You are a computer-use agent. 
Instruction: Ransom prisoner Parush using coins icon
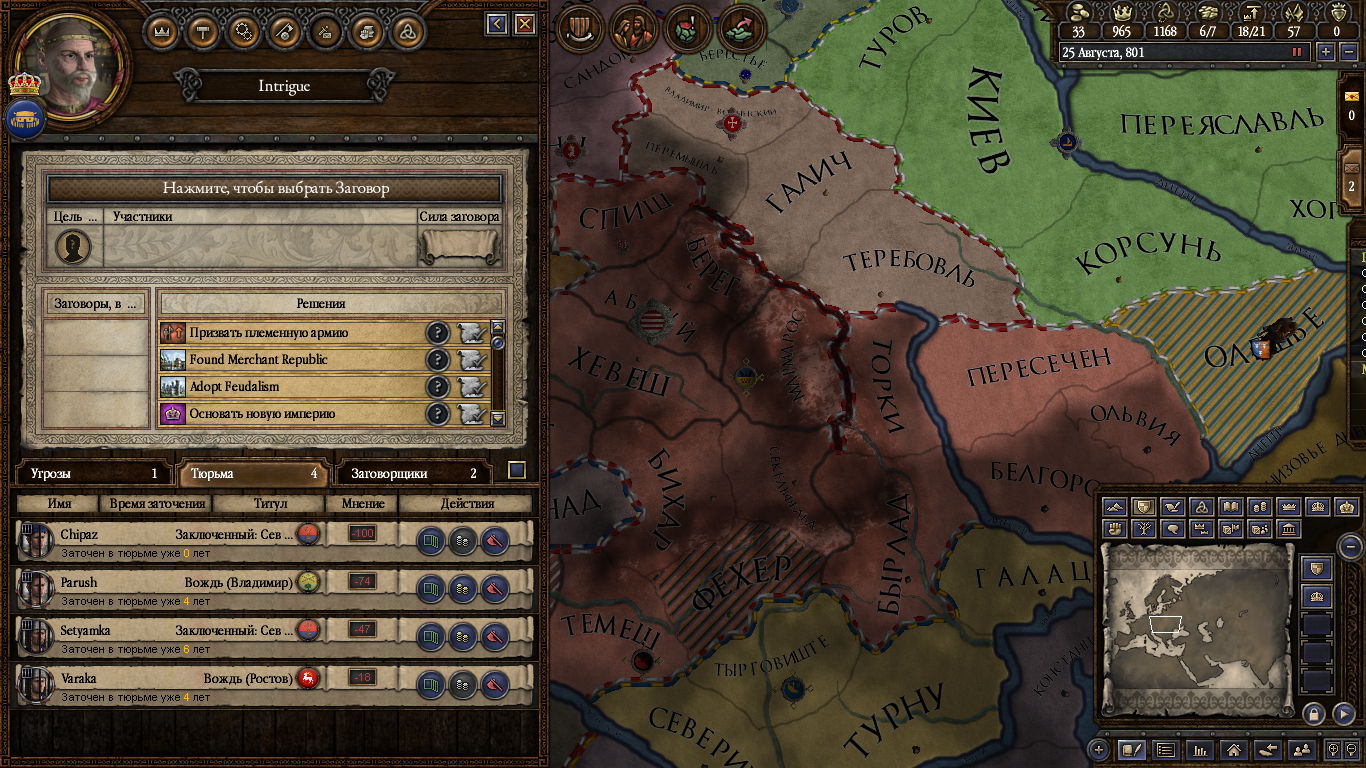click(x=462, y=589)
